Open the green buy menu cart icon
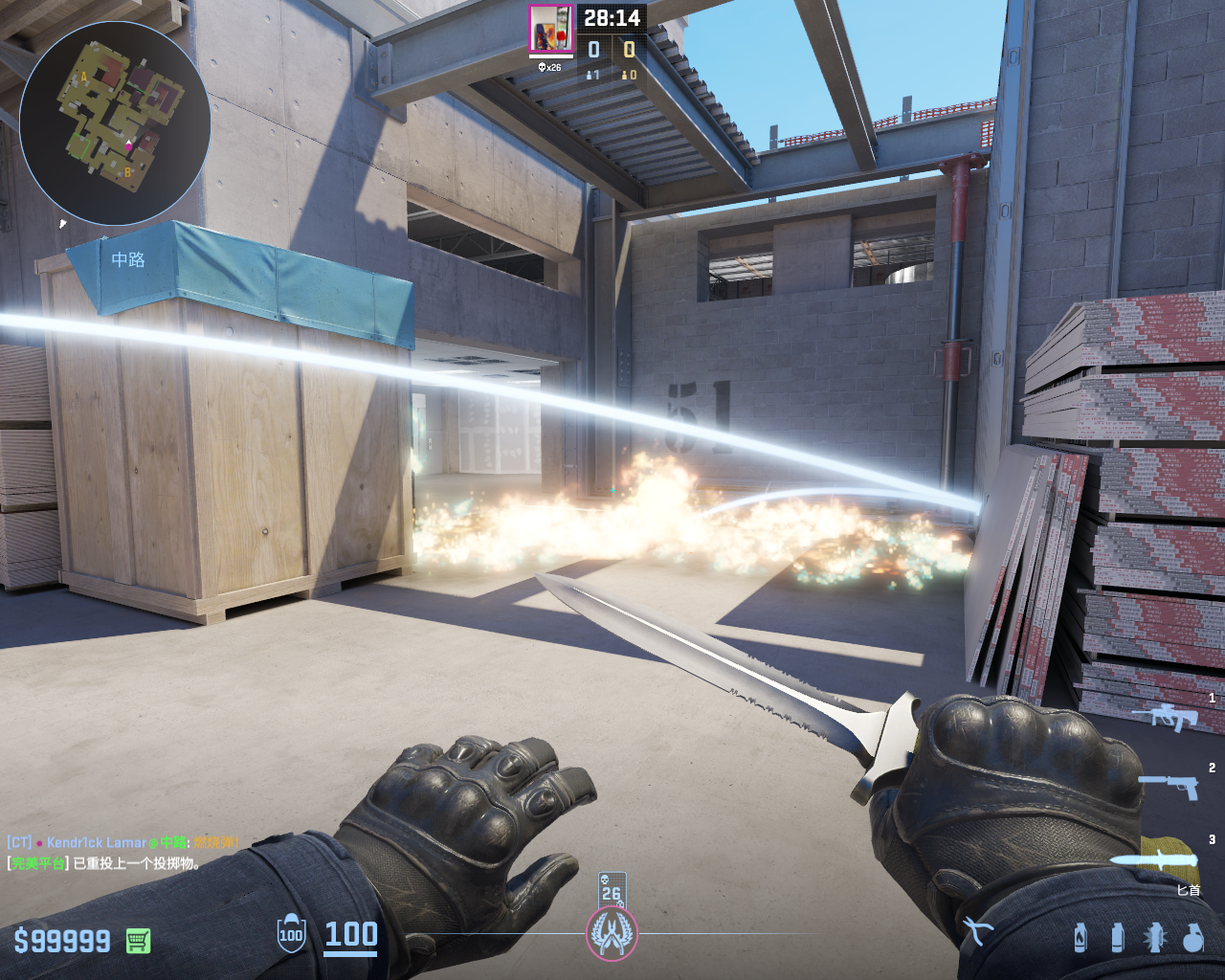This screenshot has height=980, width=1225. pos(138,941)
